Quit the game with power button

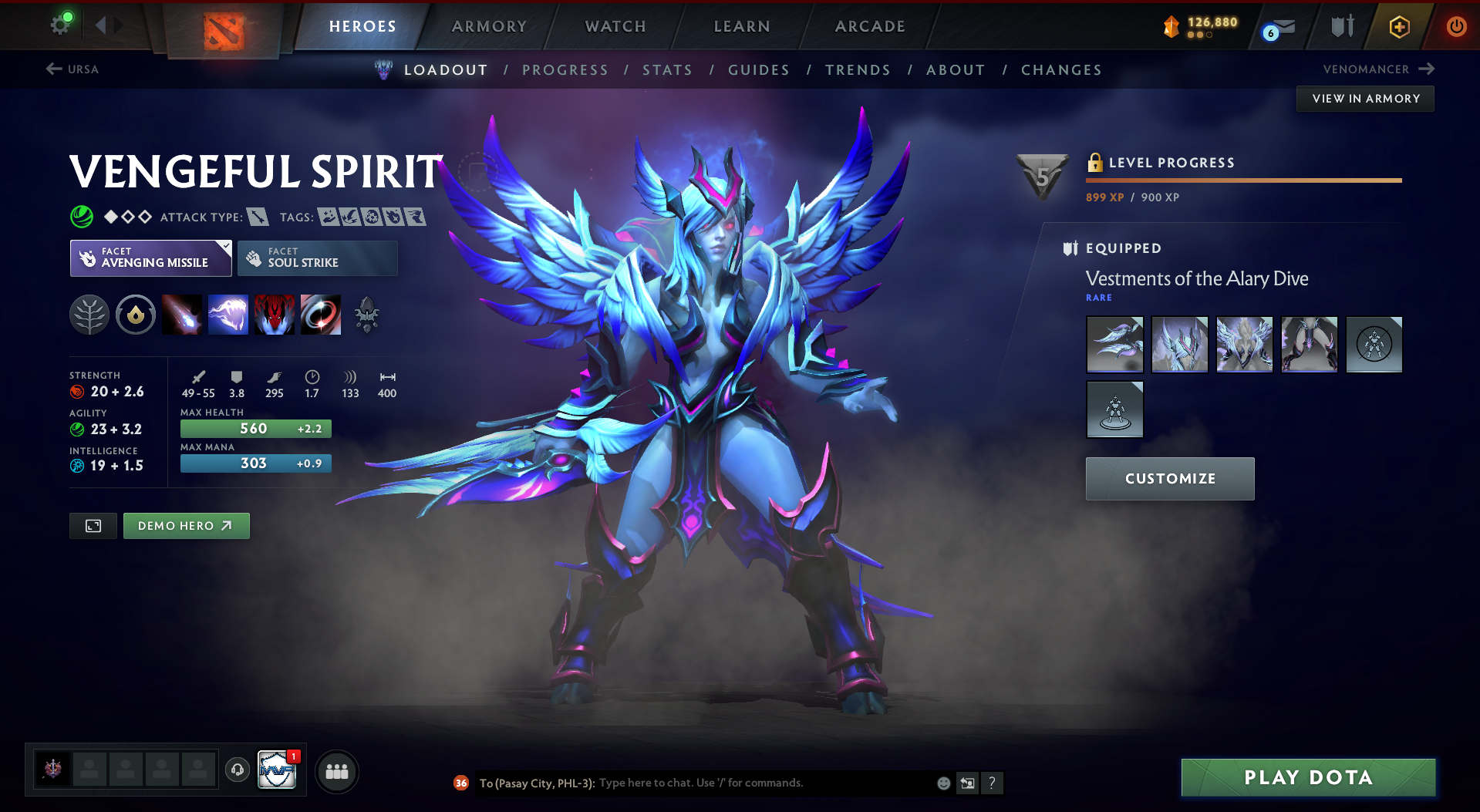click(x=1456, y=27)
